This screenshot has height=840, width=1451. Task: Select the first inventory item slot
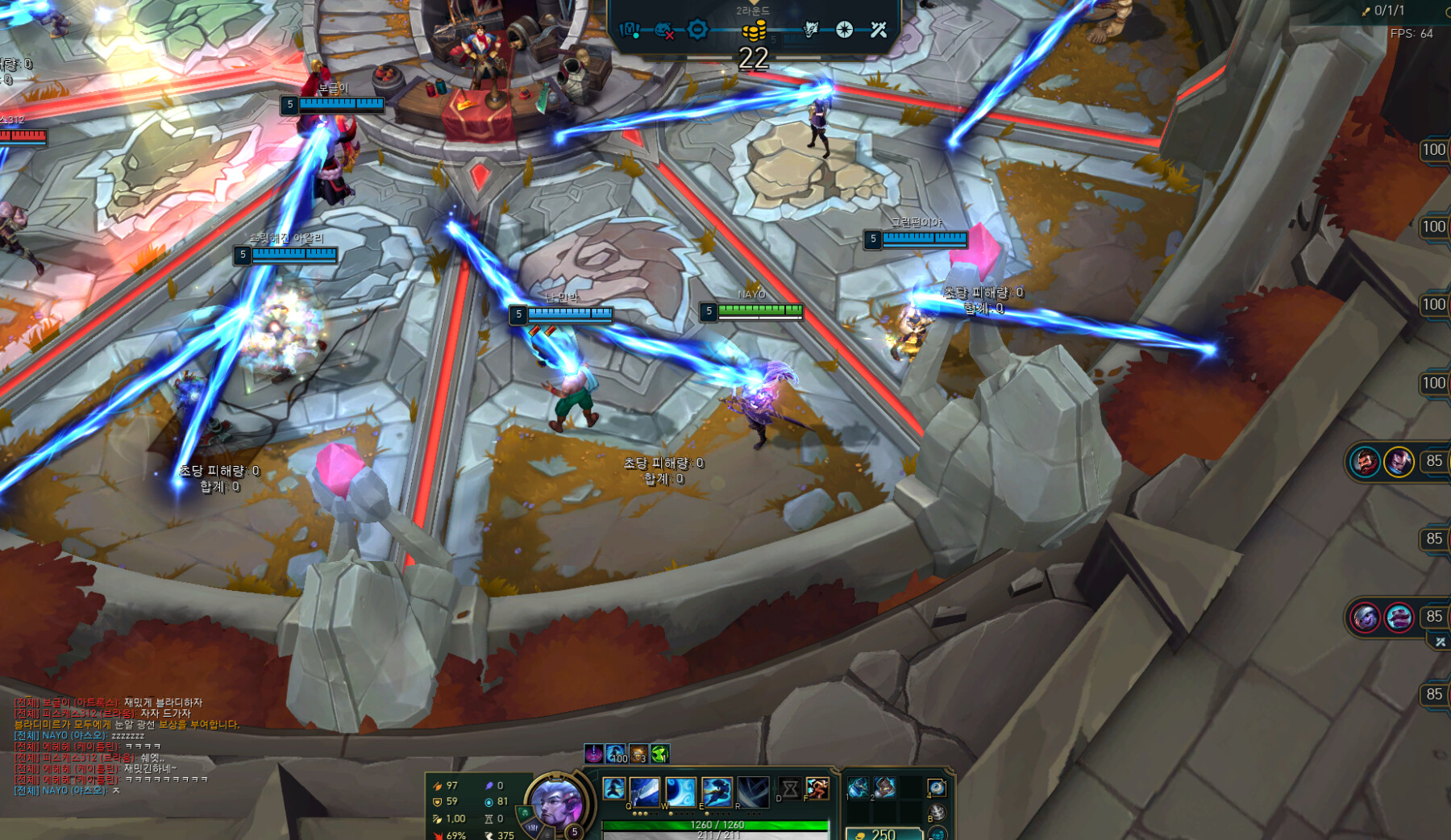point(859,787)
